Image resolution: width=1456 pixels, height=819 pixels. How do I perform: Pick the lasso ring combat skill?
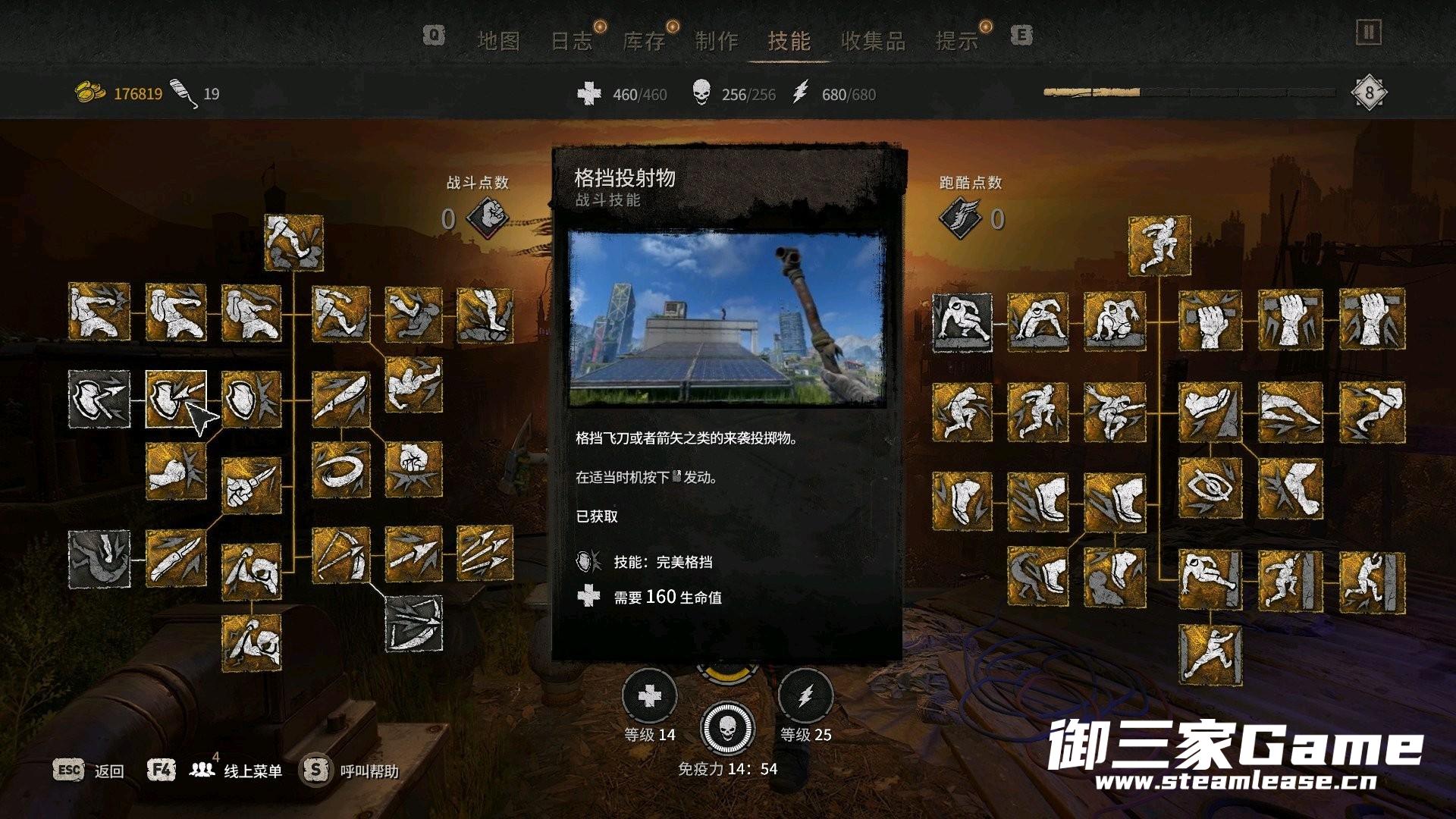point(341,470)
